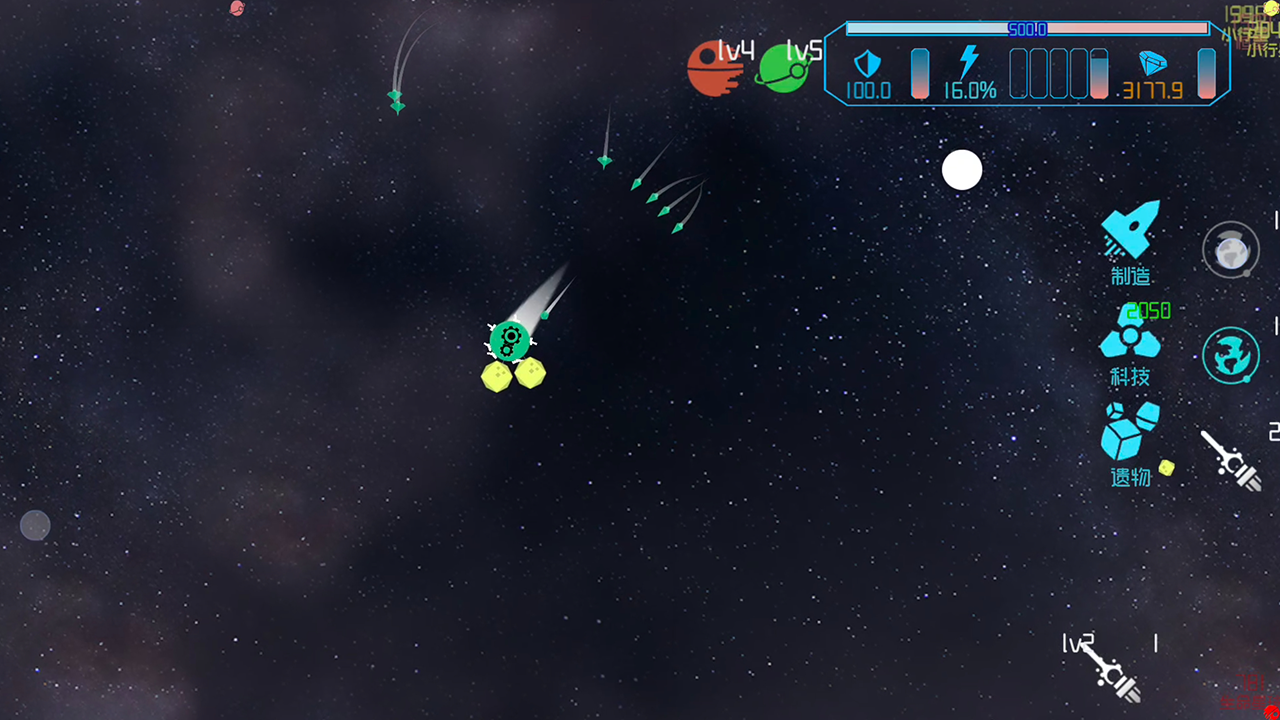This screenshot has height=720, width=1280.
Task: Select the green lv5 planet icon
Action: [783, 68]
